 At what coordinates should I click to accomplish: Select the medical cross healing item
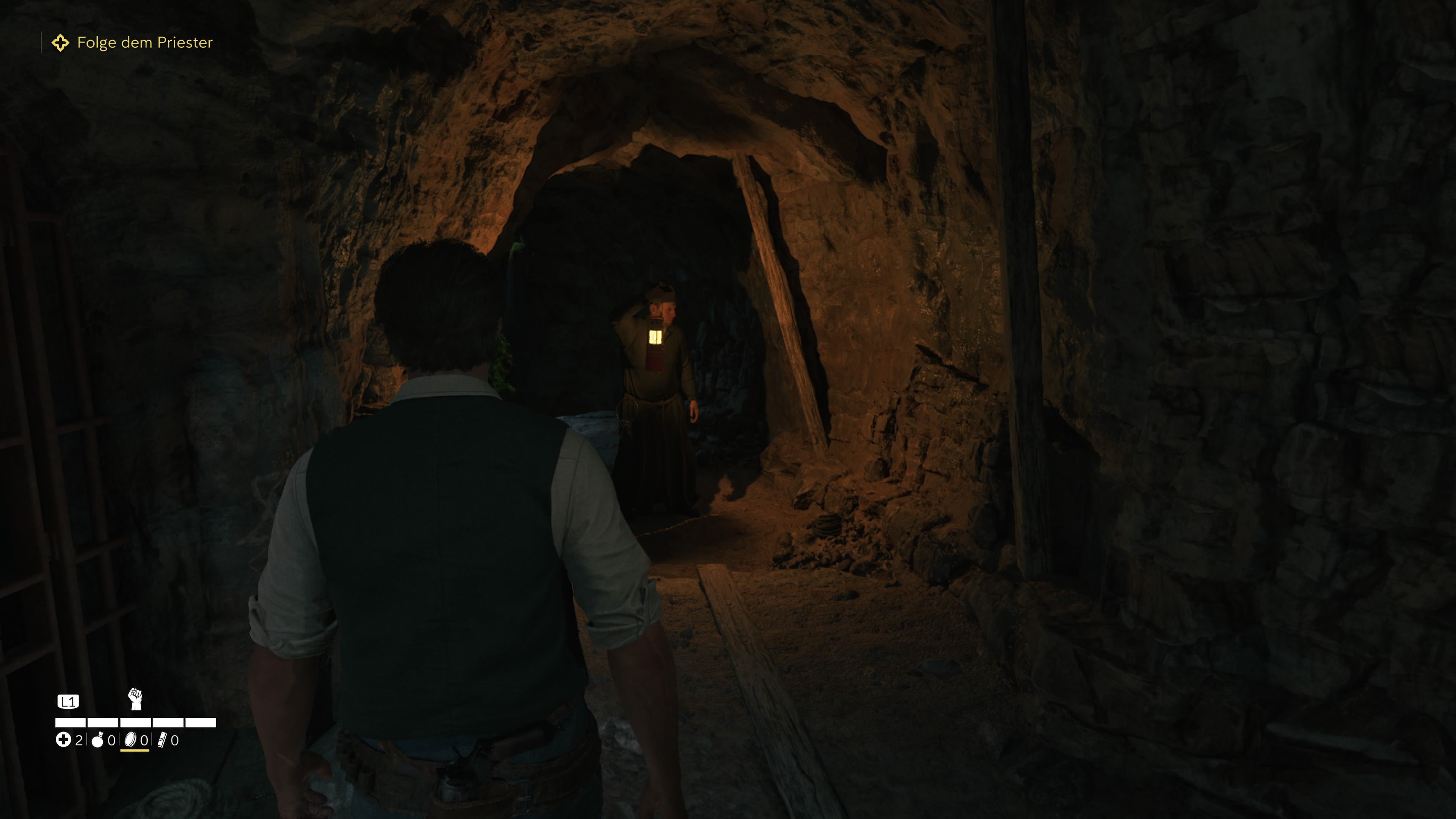pyautogui.click(x=63, y=740)
